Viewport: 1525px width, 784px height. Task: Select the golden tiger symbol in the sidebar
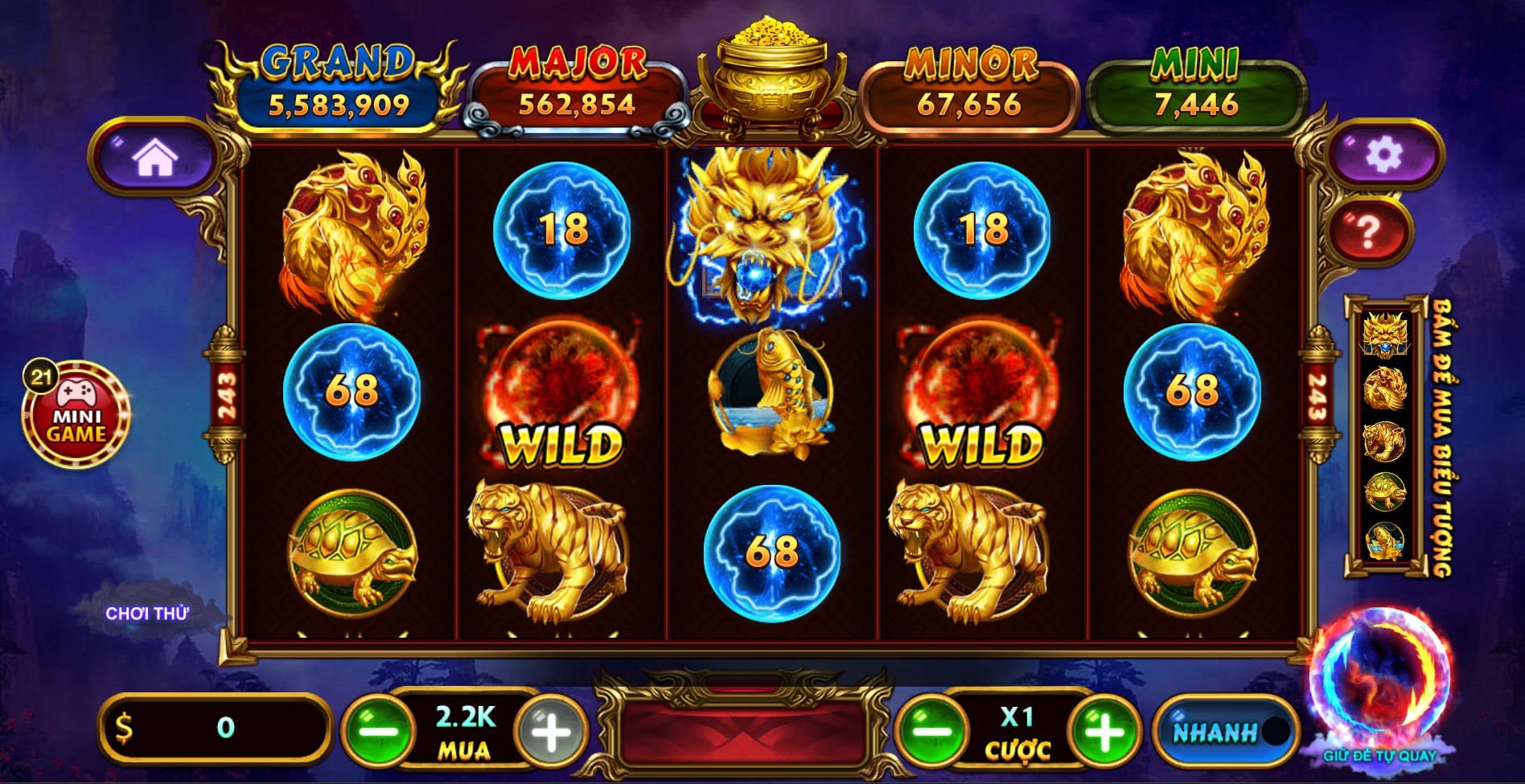pyautogui.click(x=1385, y=441)
